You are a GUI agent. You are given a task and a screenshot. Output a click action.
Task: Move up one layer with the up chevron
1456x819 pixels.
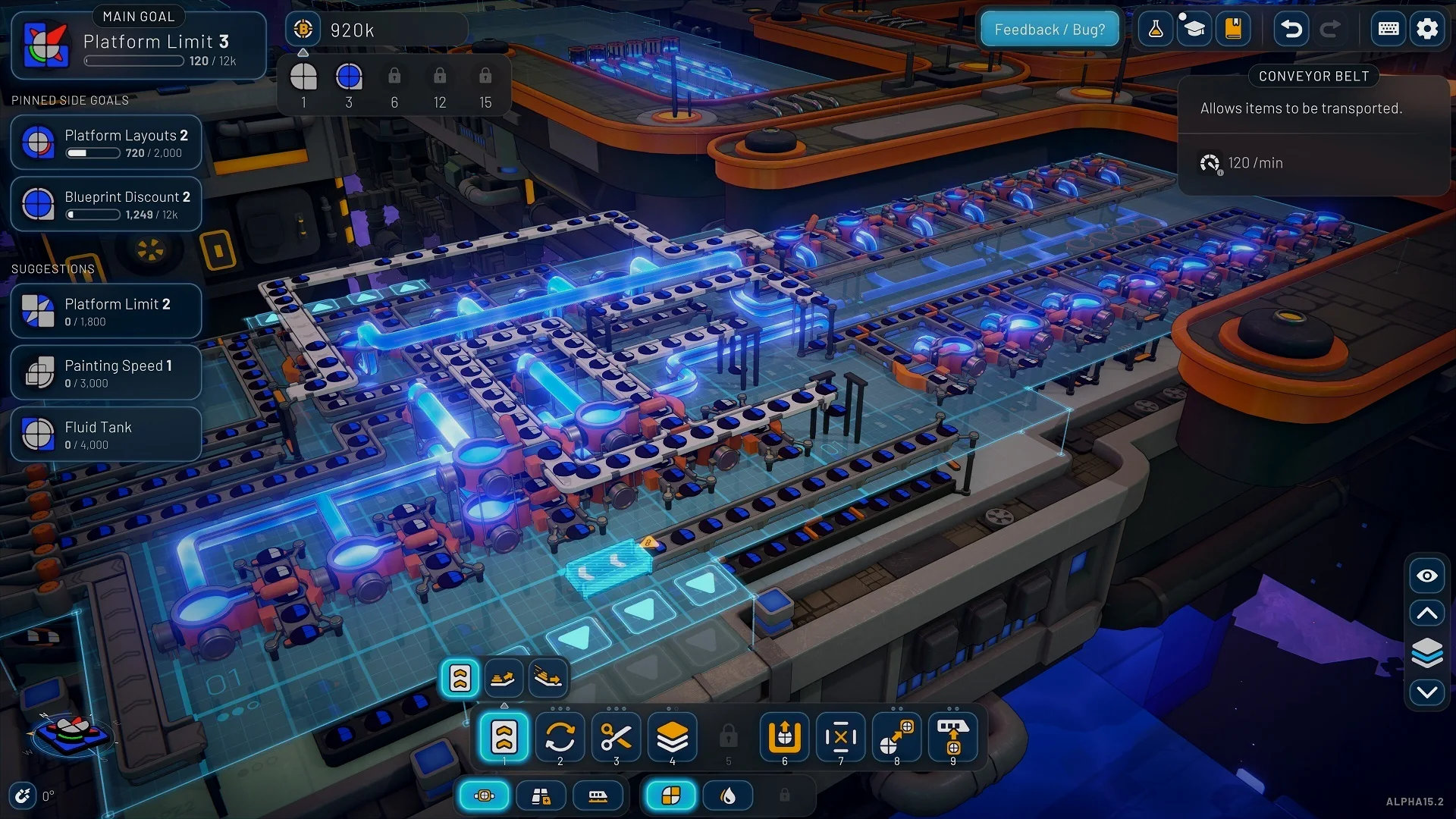[x=1427, y=613]
